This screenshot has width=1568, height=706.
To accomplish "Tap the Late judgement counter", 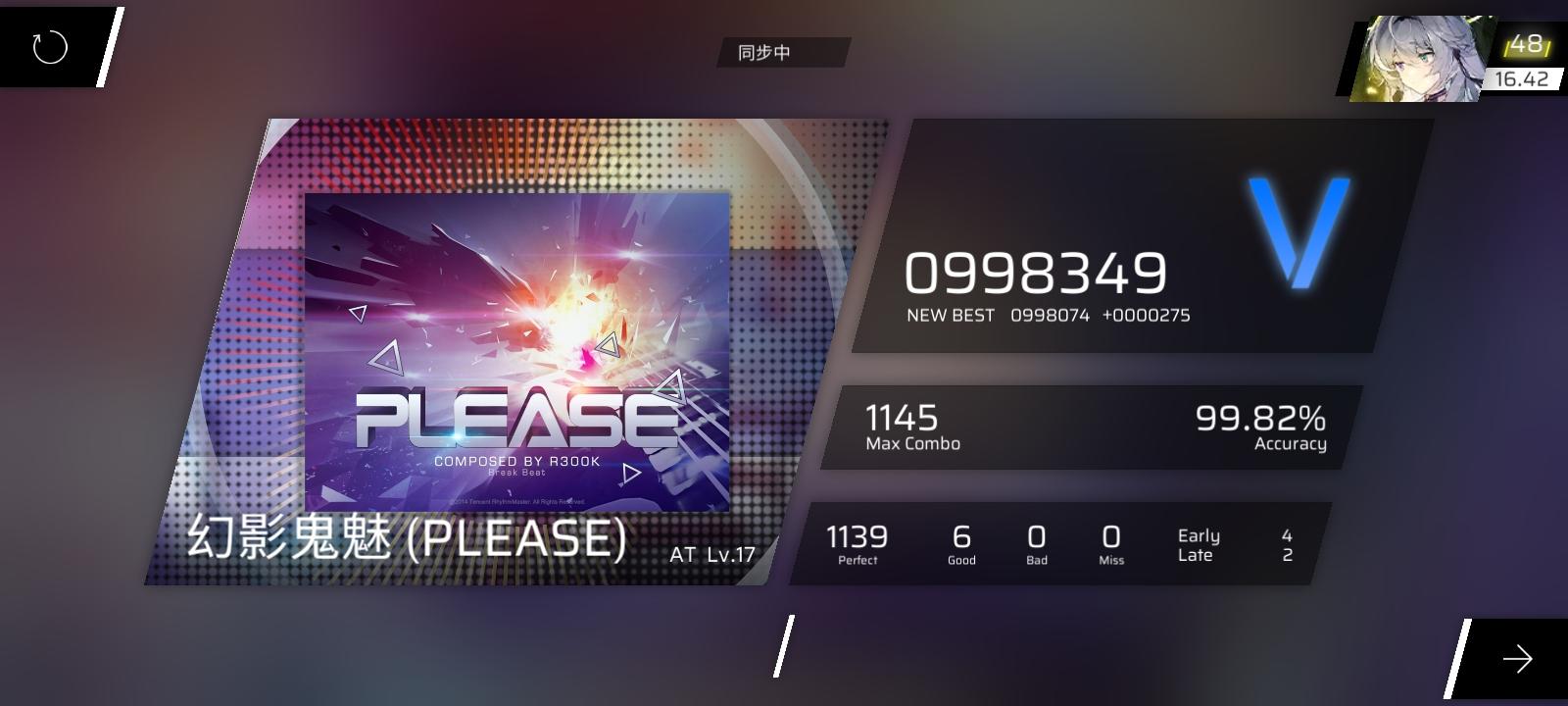I will 1197,555.
